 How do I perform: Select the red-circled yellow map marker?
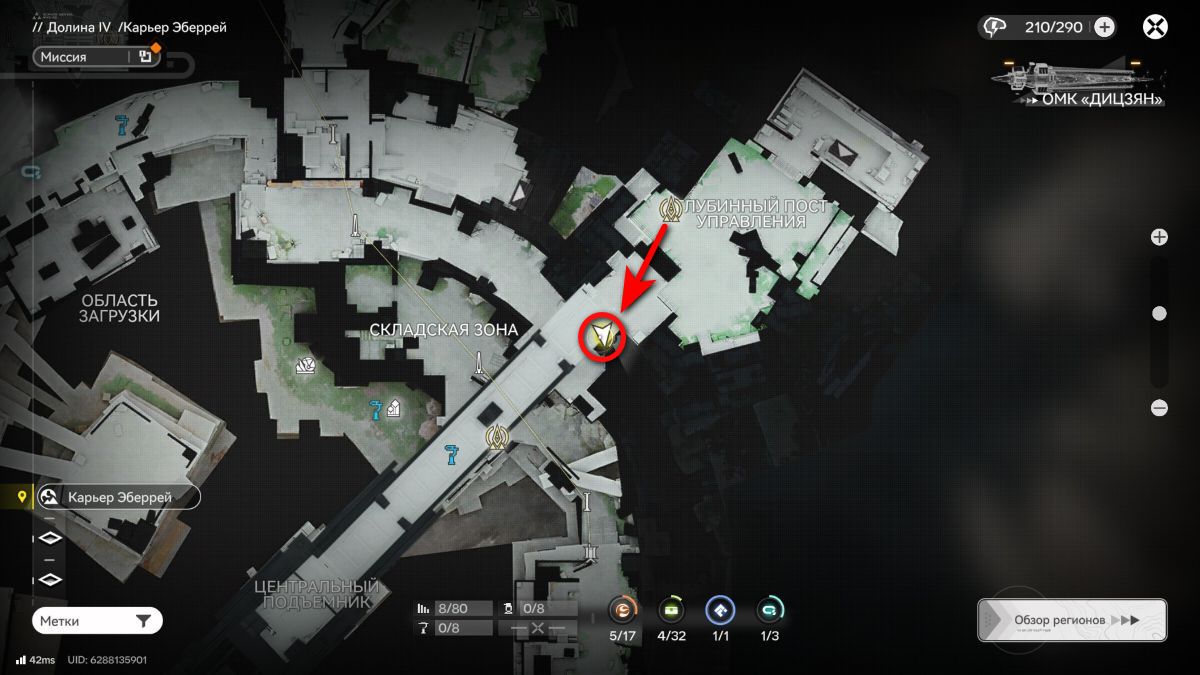[x=602, y=335]
